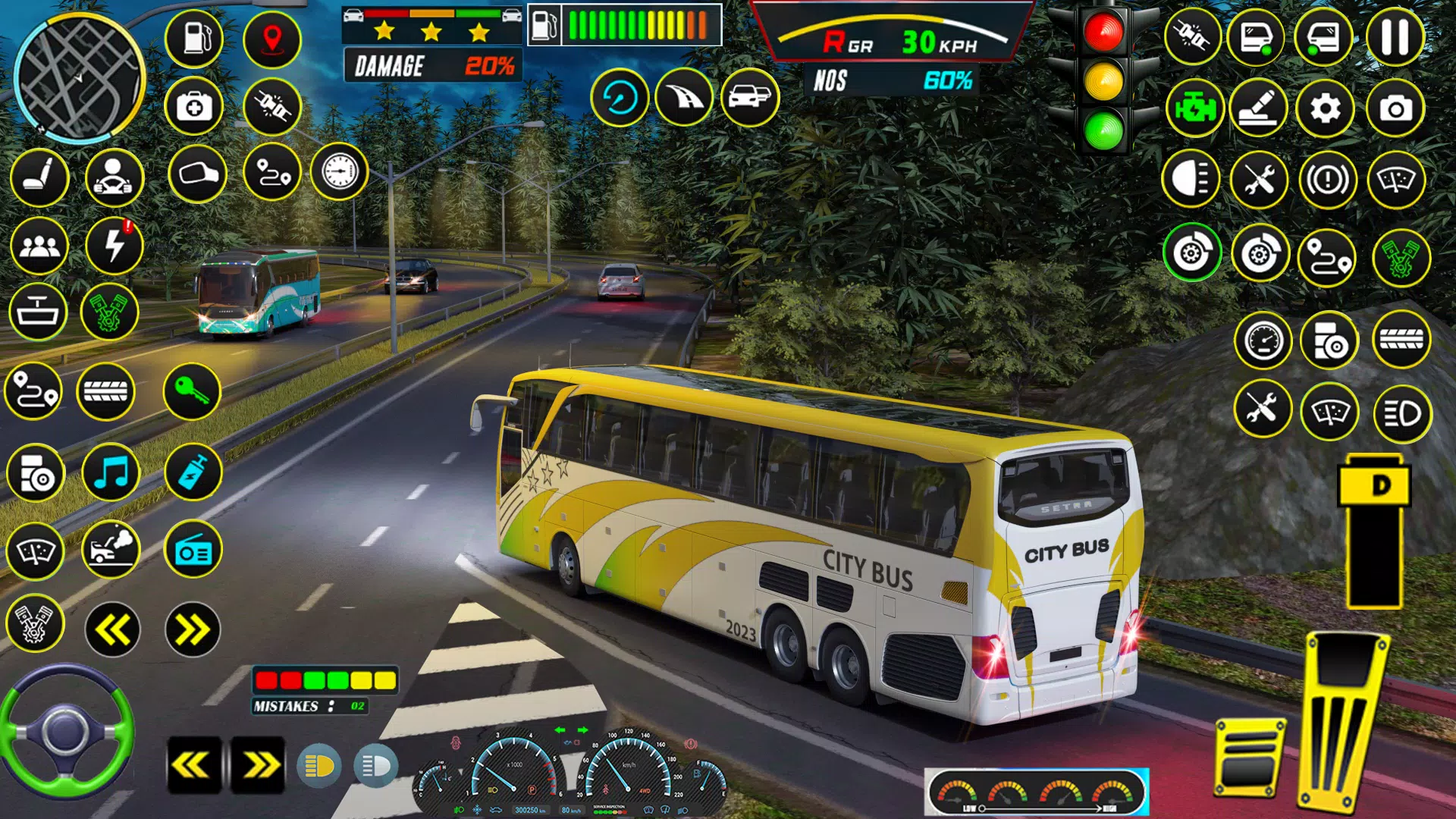Viewport: 1456px width, 819px height.
Task: Pause the game
Action: point(1395,38)
